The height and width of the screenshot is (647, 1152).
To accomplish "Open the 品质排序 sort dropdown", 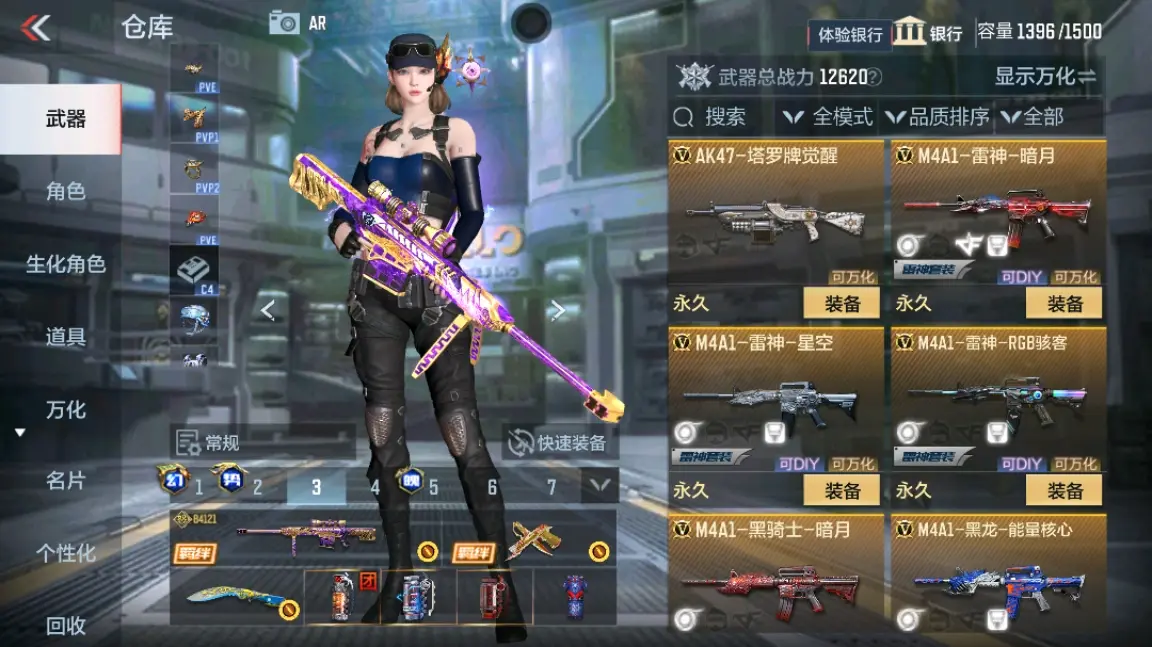I will pyautogui.click(x=938, y=117).
